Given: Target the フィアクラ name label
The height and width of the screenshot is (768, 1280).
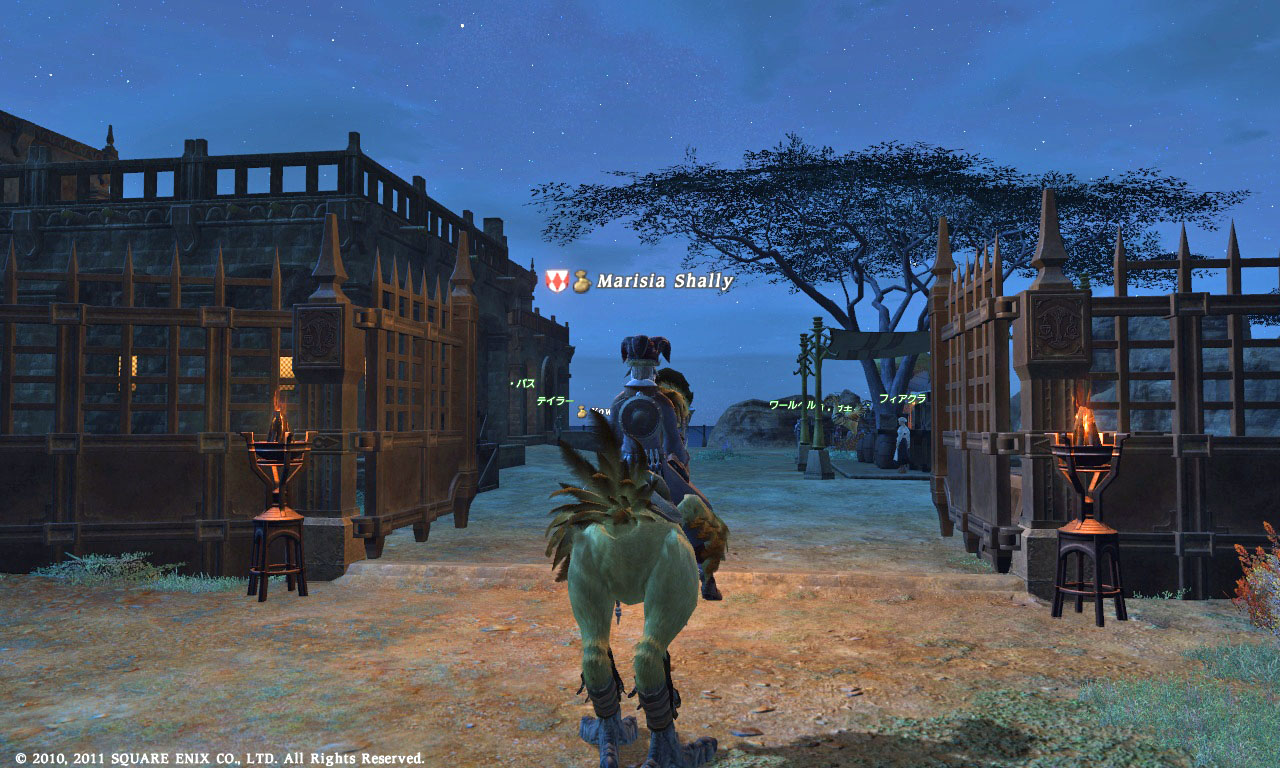Looking at the screenshot, I should click(x=902, y=398).
